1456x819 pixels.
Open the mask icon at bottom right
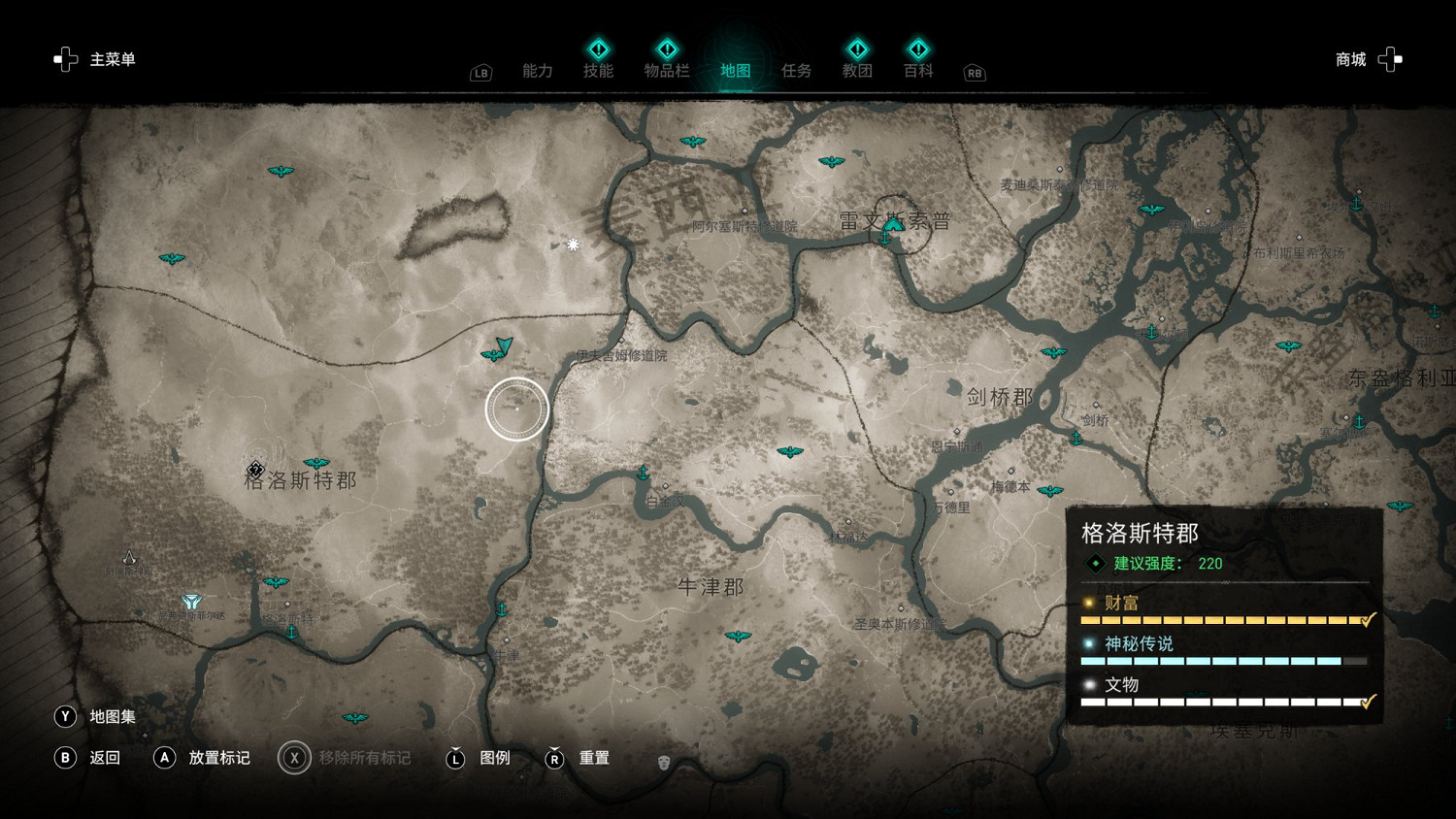tap(666, 763)
